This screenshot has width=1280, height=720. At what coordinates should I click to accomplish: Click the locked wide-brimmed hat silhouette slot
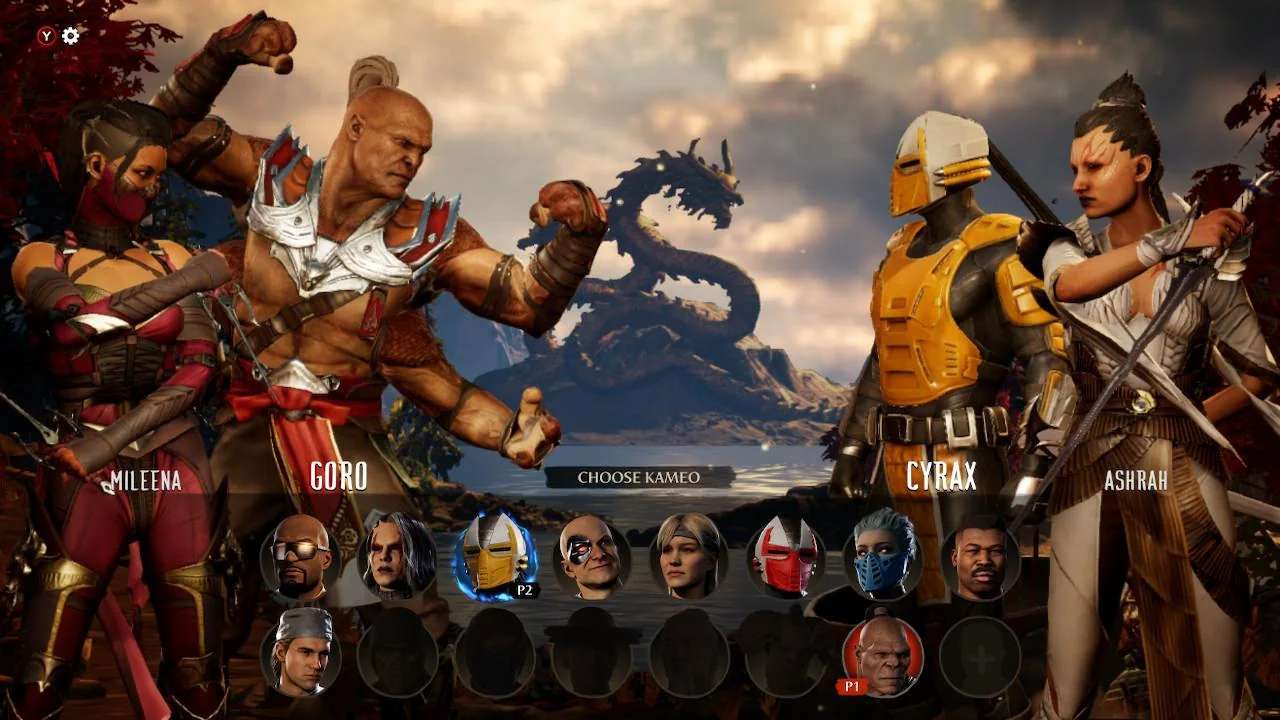592,656
